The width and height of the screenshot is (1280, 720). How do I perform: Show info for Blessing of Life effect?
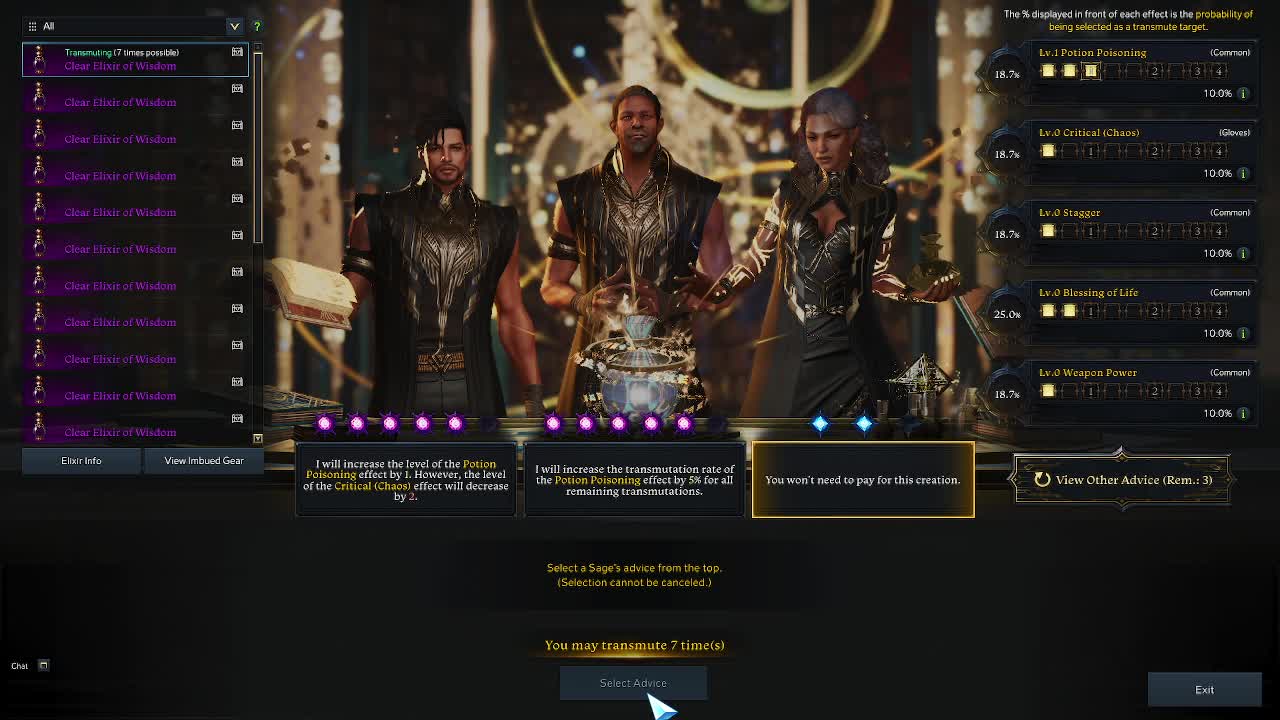[x=1243, y=334]
